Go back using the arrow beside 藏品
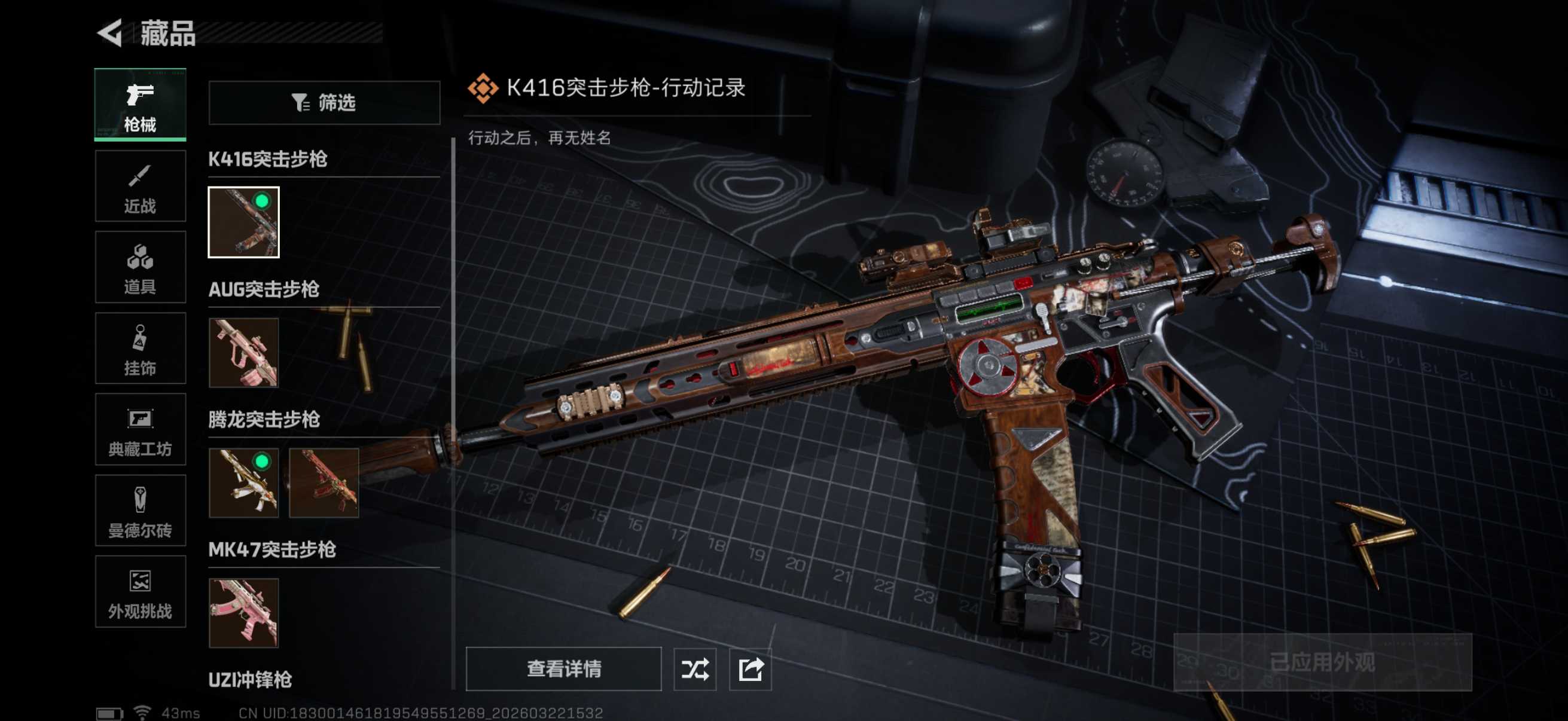Screen dimensions: 1568x721 click(x=111, y=32)
